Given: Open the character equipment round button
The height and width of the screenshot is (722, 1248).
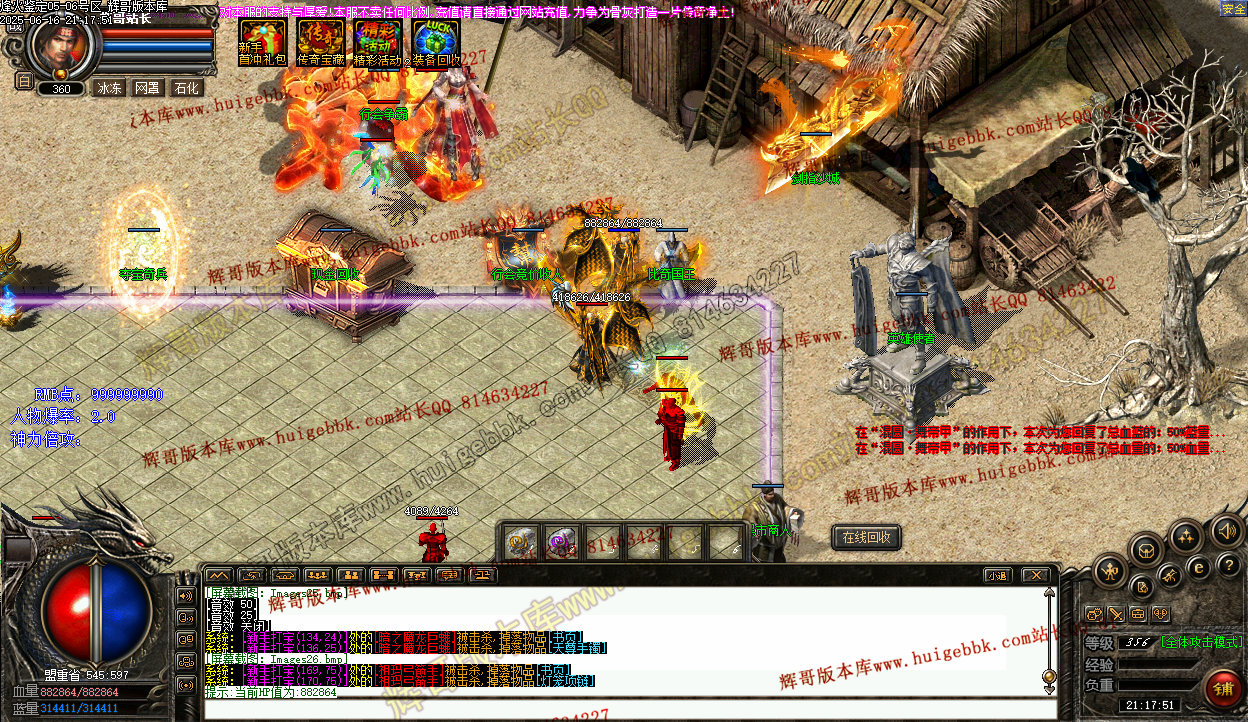Looking at the screenshot, I should coord(1110,572).
